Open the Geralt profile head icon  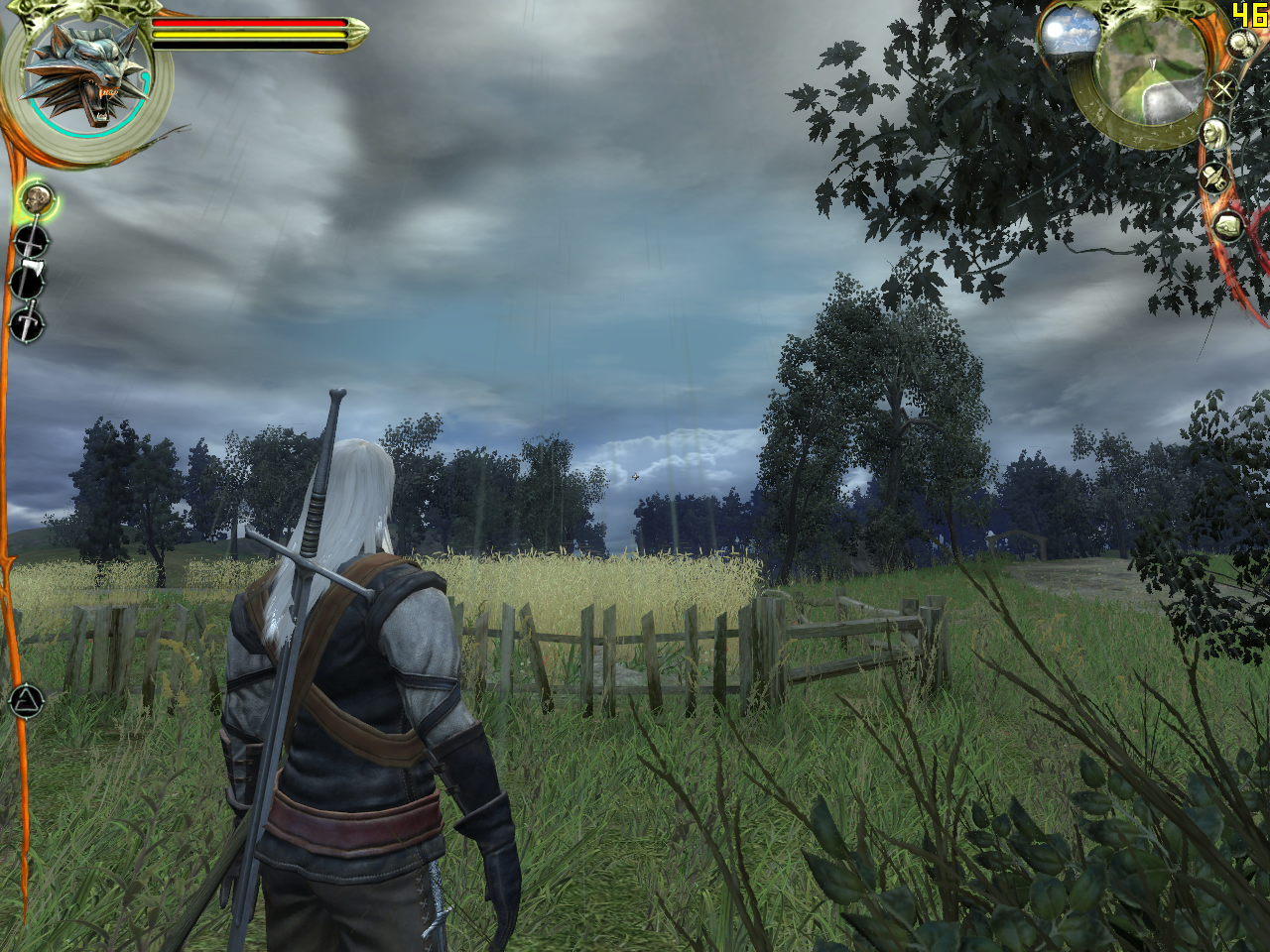click(1213, 134)
